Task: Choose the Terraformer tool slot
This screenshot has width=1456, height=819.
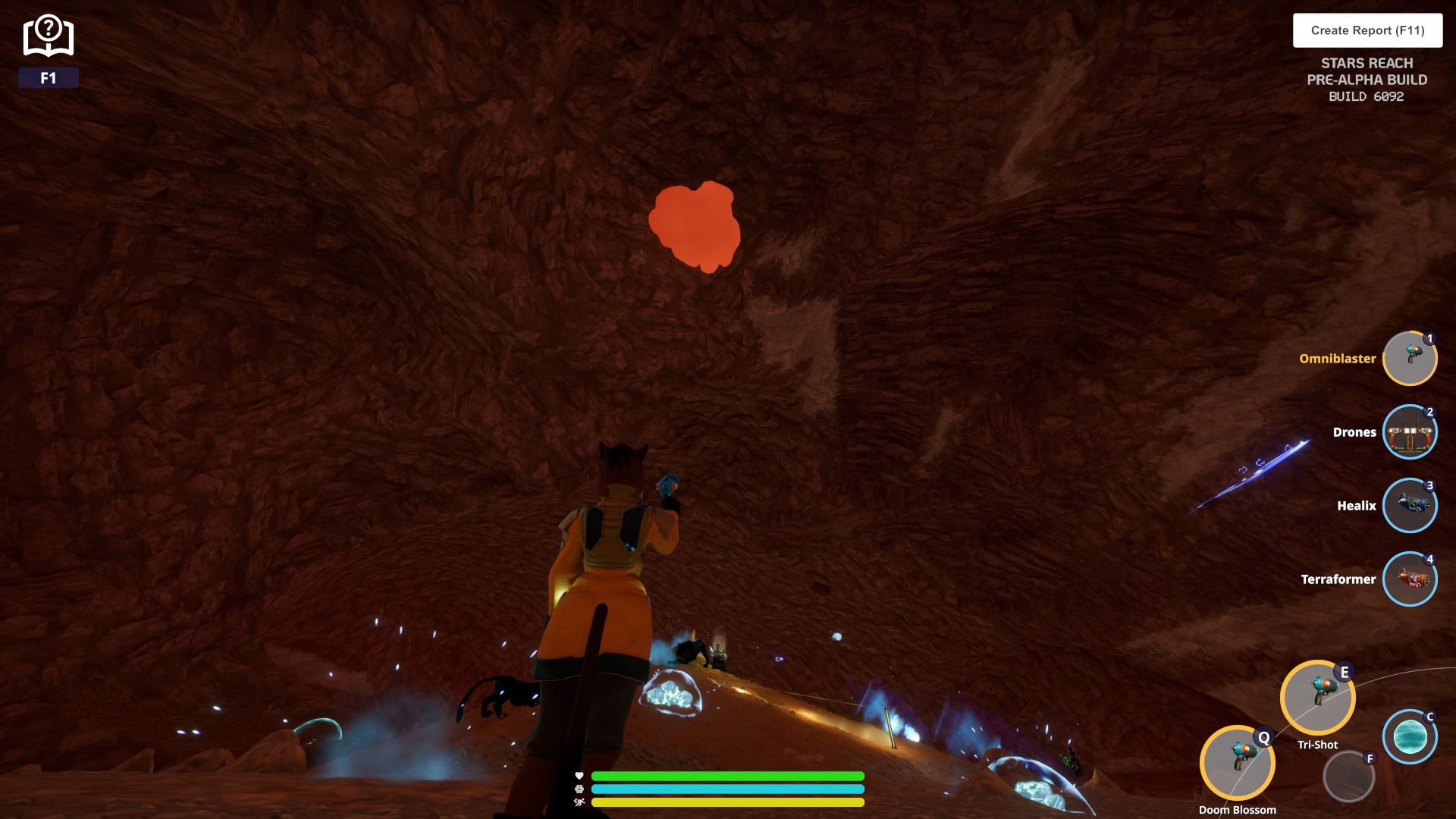Action: (x=1409, y=579)
